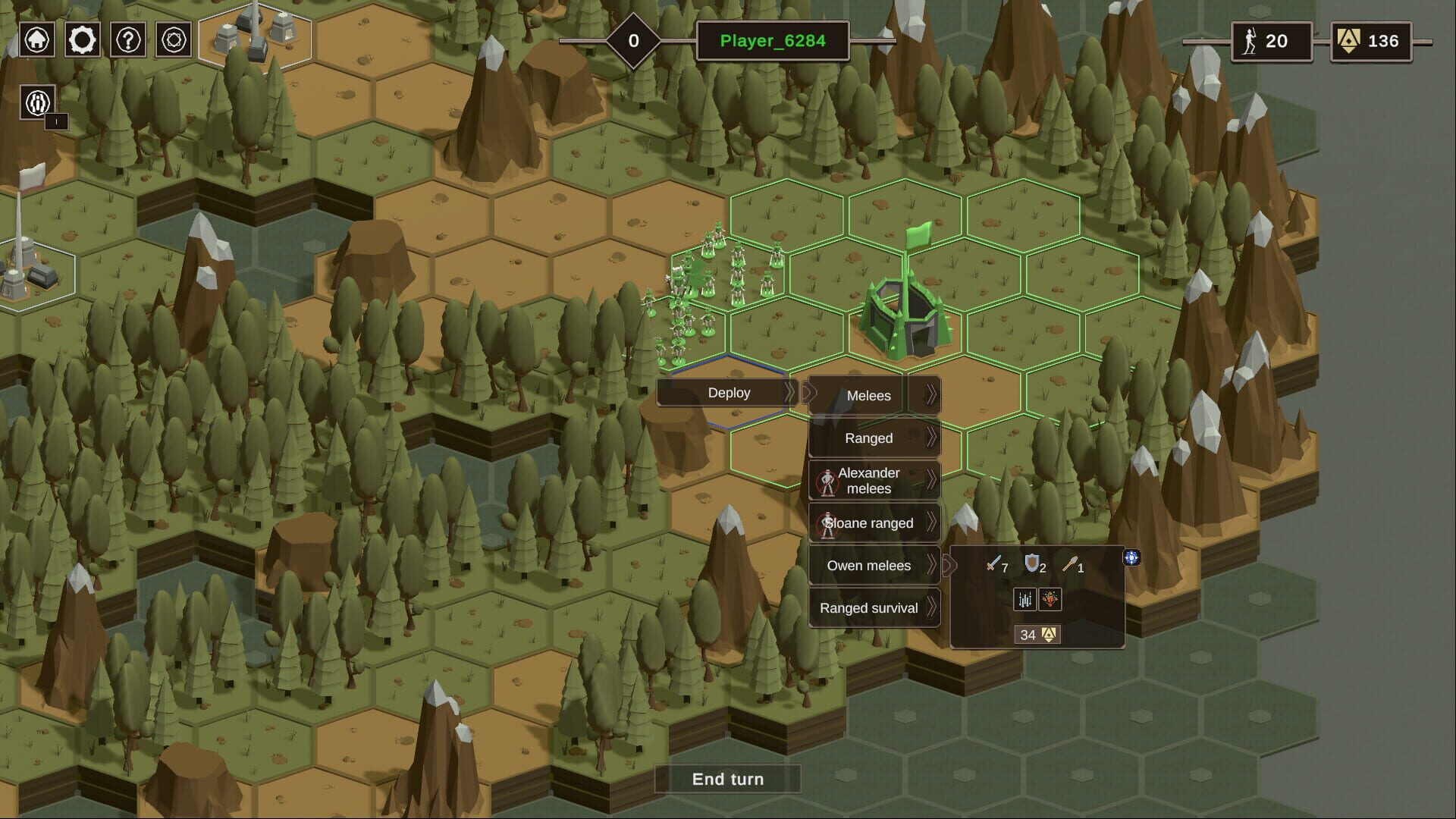Select the octagonal options icon beside the help icon

pos(173,40)
